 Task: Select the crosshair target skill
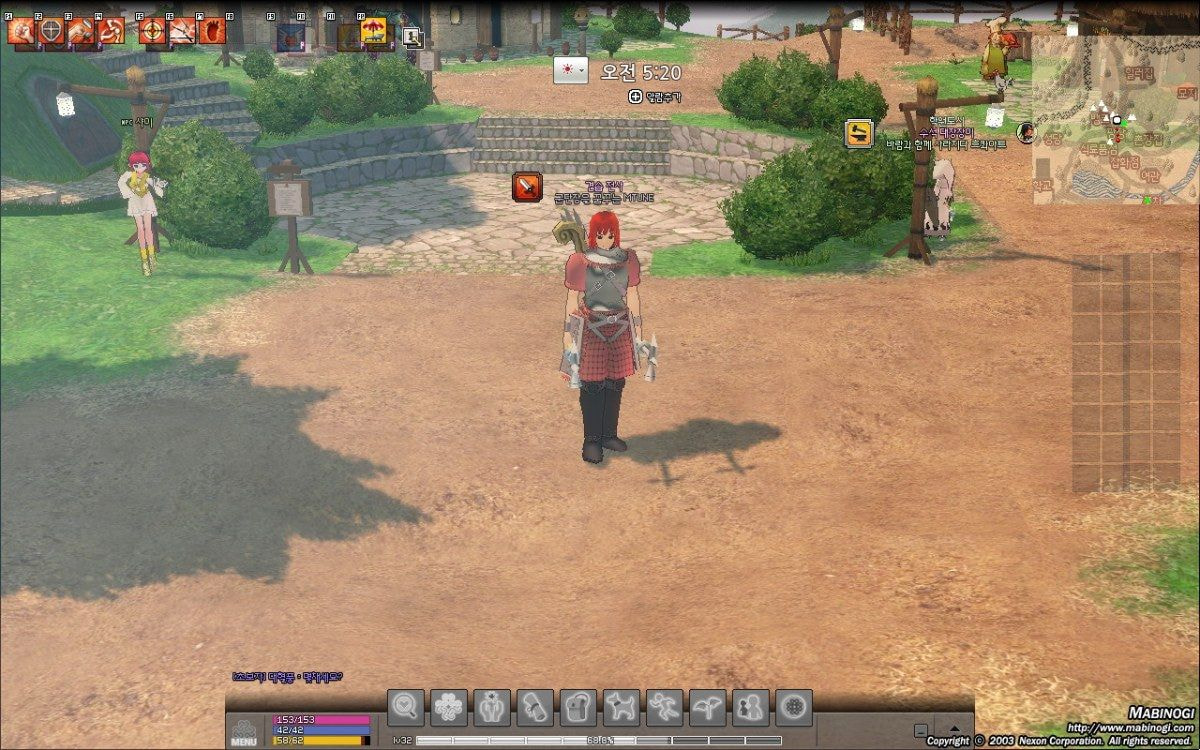tap(152, 31)
